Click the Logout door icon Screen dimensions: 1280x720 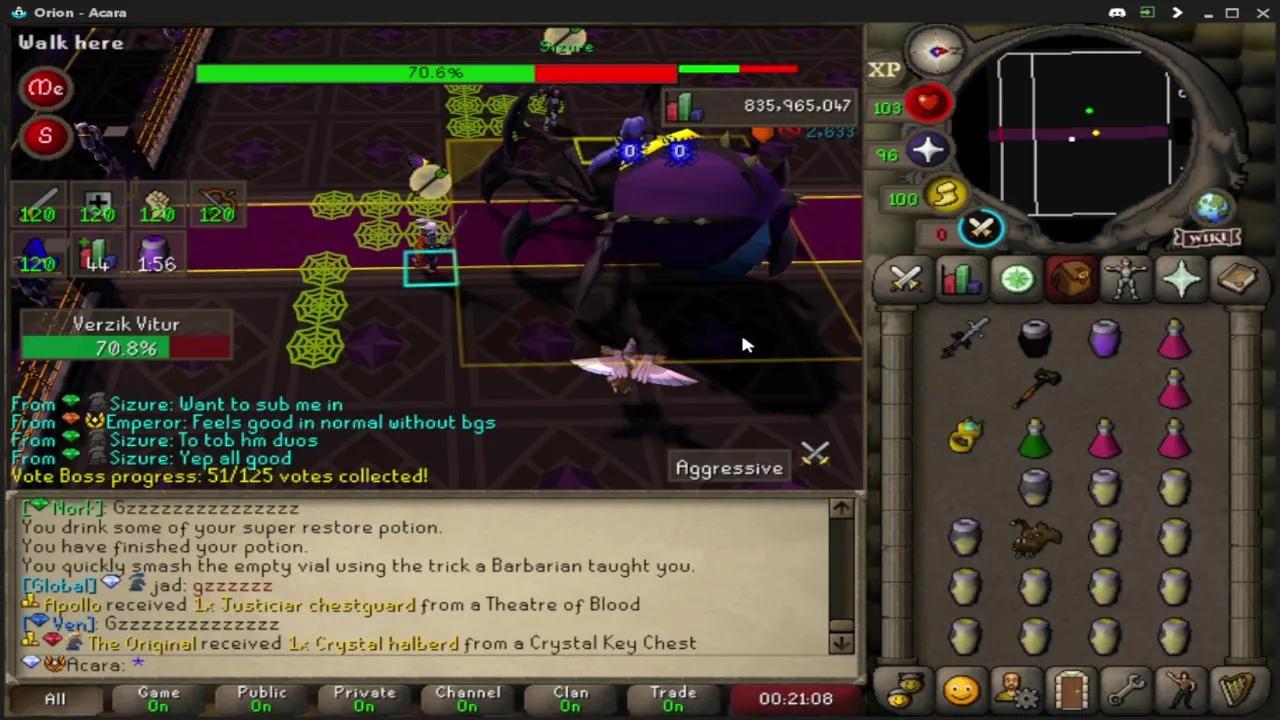(x=1070, y=690)
